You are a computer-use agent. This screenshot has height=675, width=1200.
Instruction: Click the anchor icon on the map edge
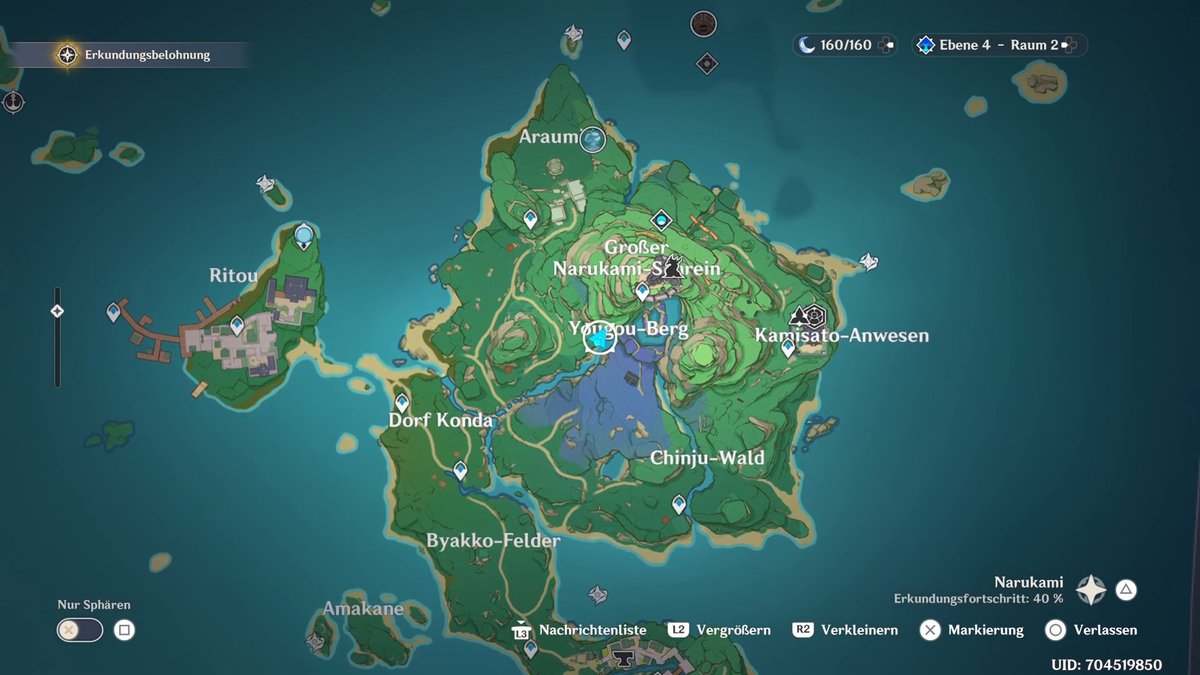[x=13, y=102]
